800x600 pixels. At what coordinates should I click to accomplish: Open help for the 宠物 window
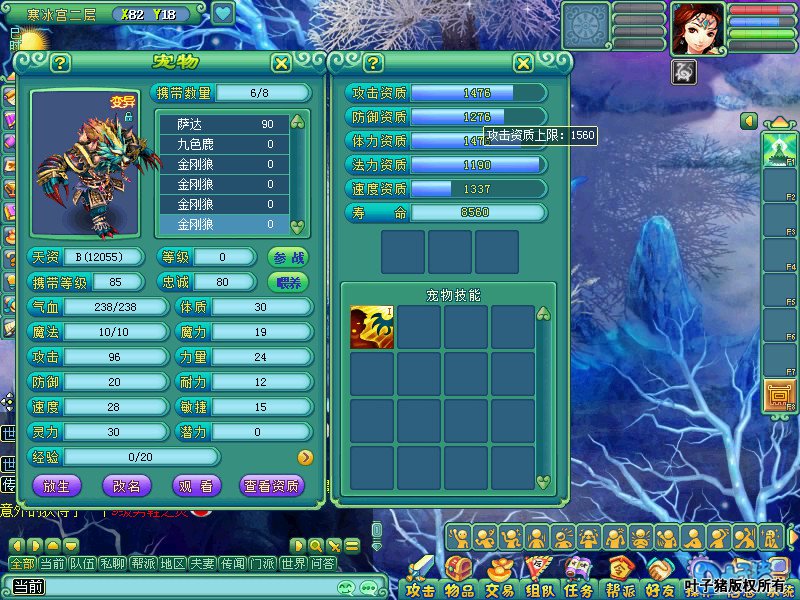60,63
